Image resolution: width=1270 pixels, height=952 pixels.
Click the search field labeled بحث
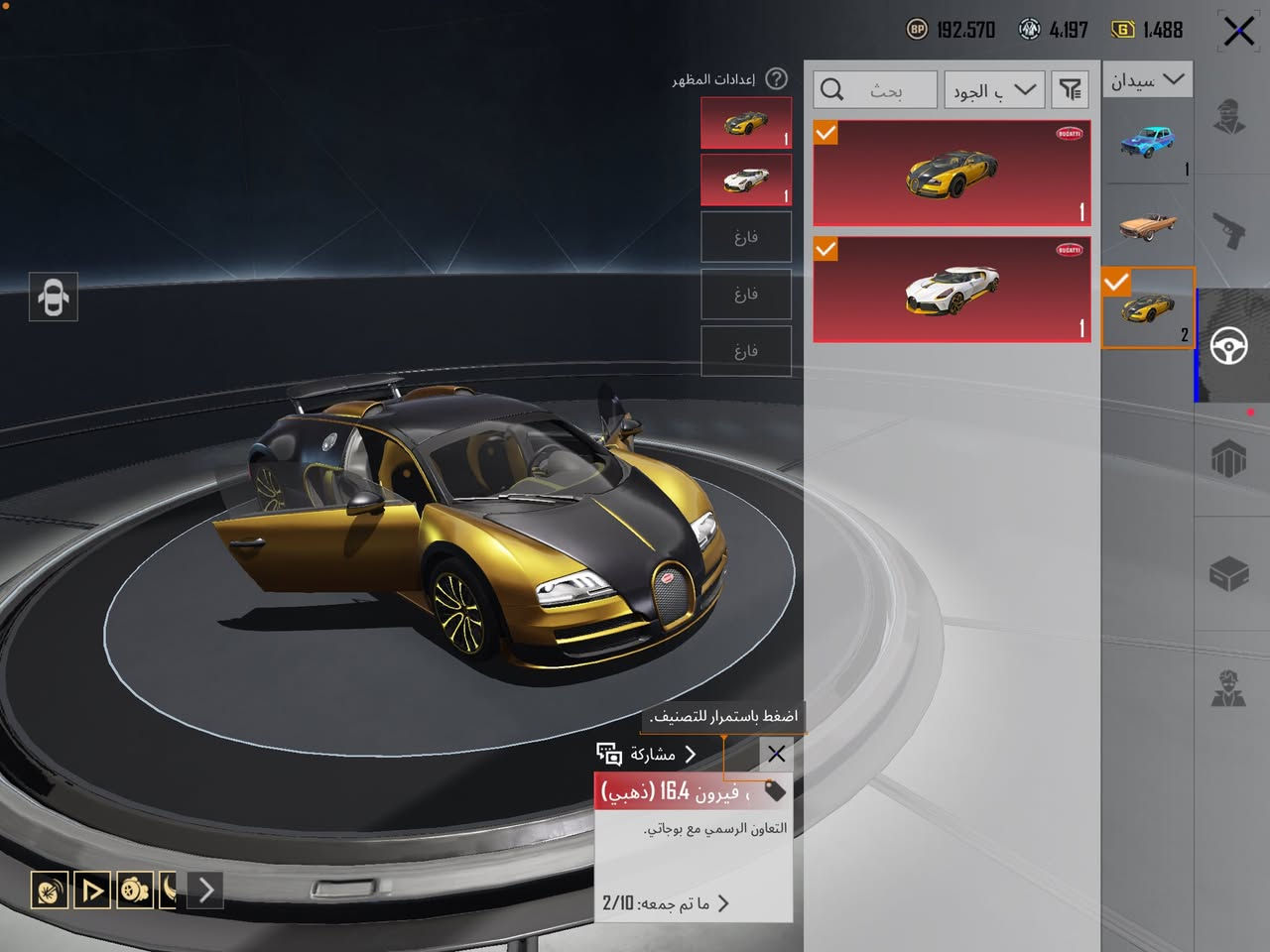875,90
